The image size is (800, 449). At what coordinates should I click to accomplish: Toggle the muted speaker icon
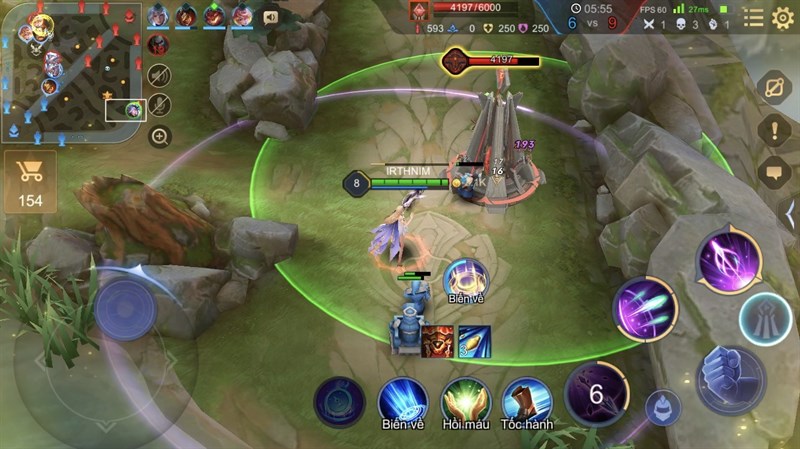pyautogui.click(x=160, y=75)
